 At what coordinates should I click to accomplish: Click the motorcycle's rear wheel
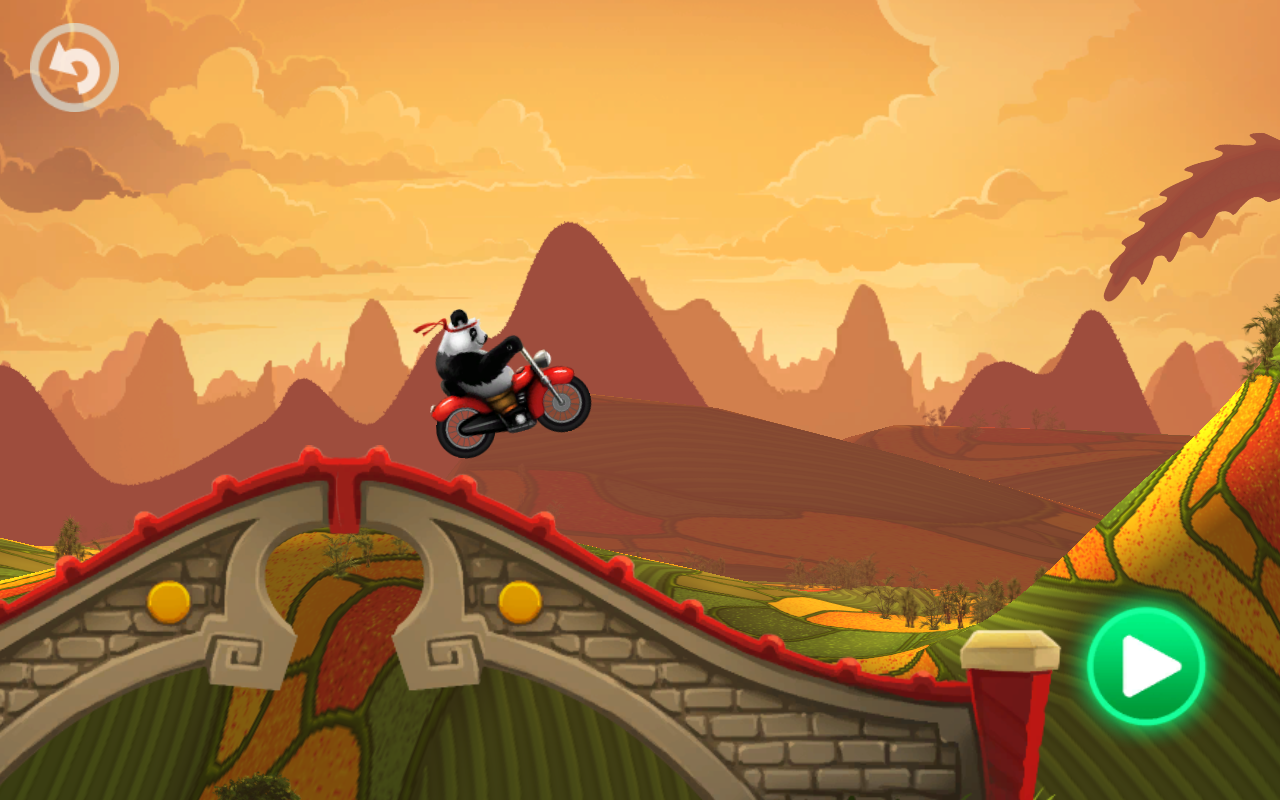click(465, 432)
